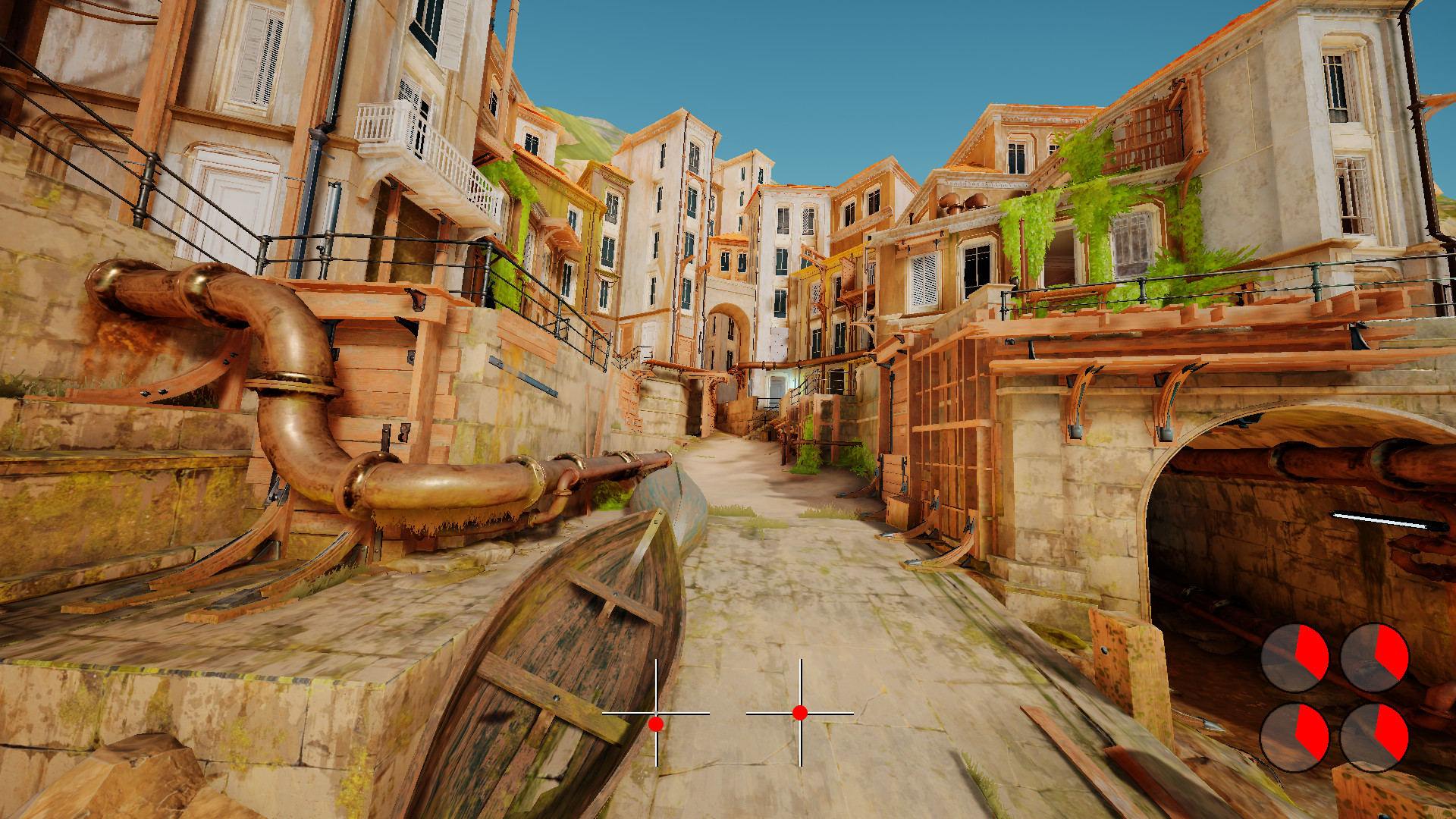The height and width of the screenshot is (819, 1456).
Task: Click the bottom-left red cooldown circle
Action: click(1296, 738)
